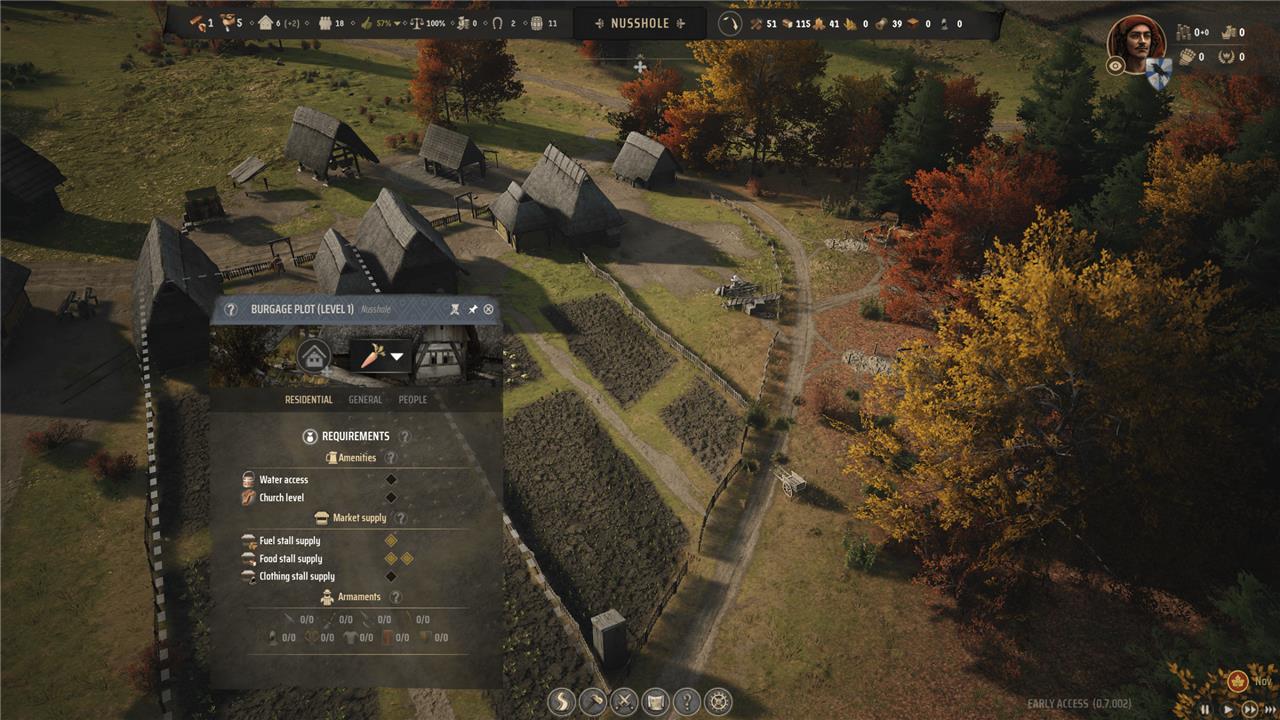Set game to fast-forward speed

(x=1249, y=709)
